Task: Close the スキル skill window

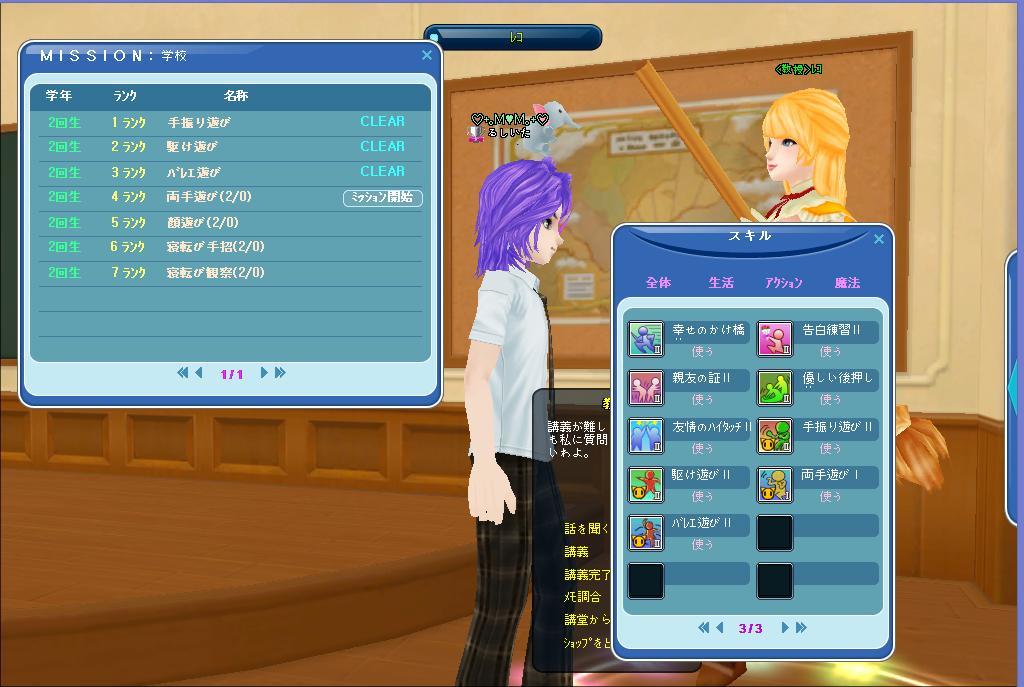Action: tap(879, 239)
